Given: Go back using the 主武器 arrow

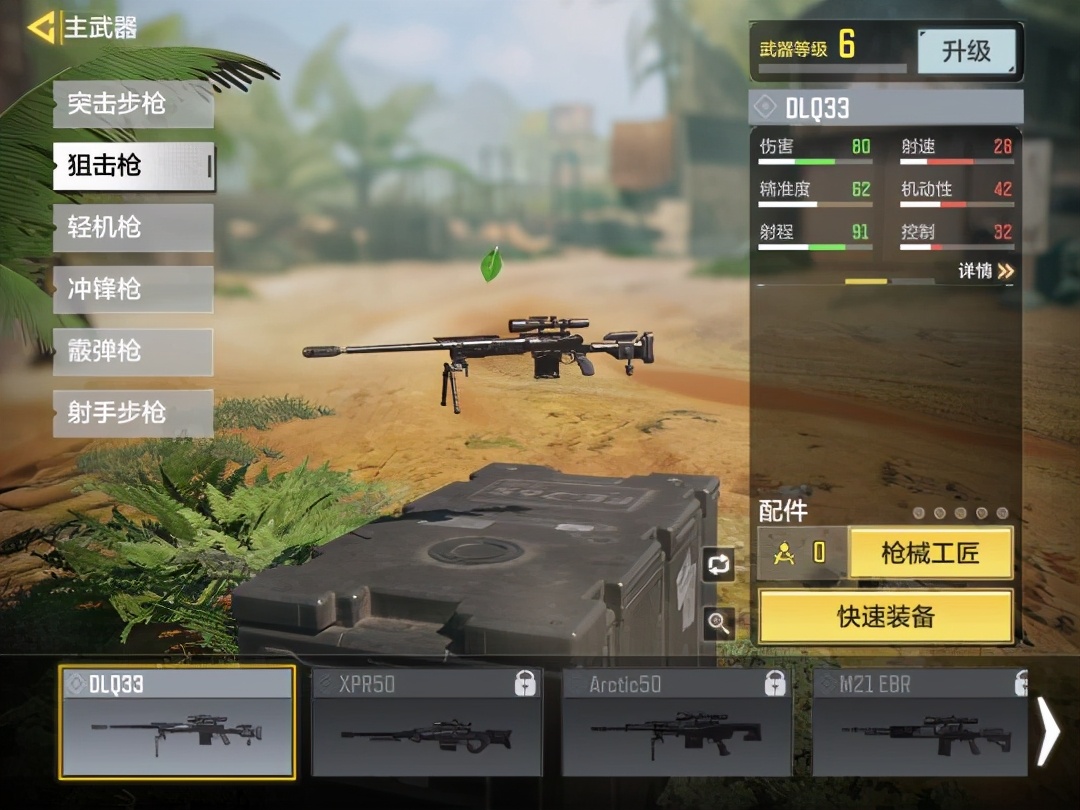Looking at the screenshot, I should click(x=42, y=27).
